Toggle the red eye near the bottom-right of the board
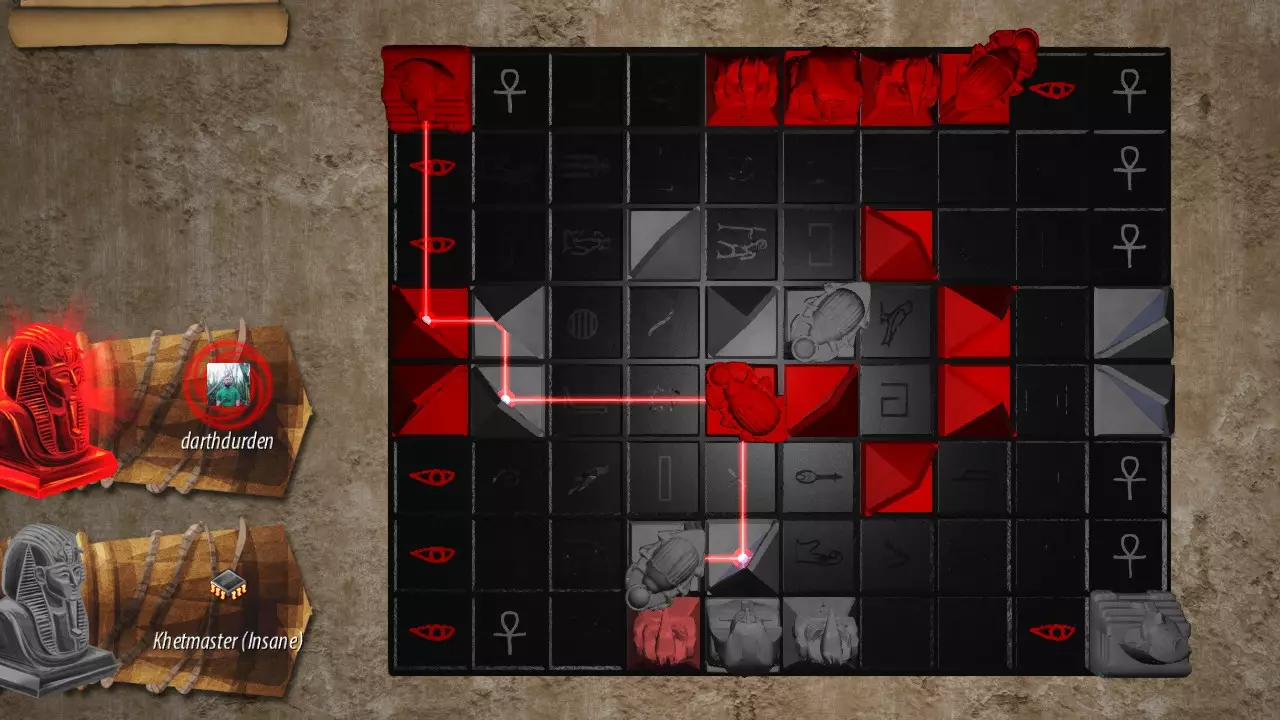 [1052, 630]
